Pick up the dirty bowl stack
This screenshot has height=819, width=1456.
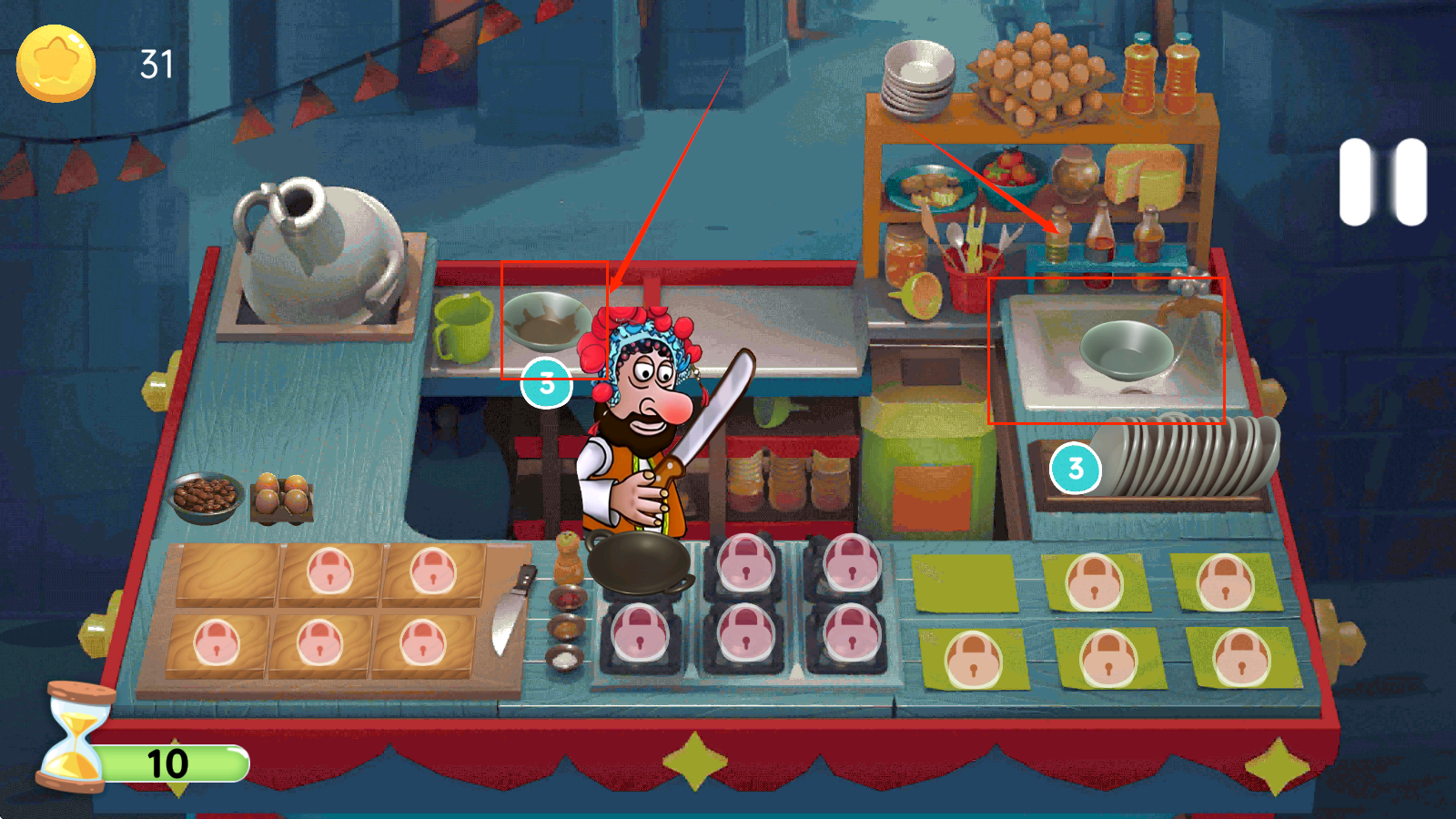click(x=546, y=322)
